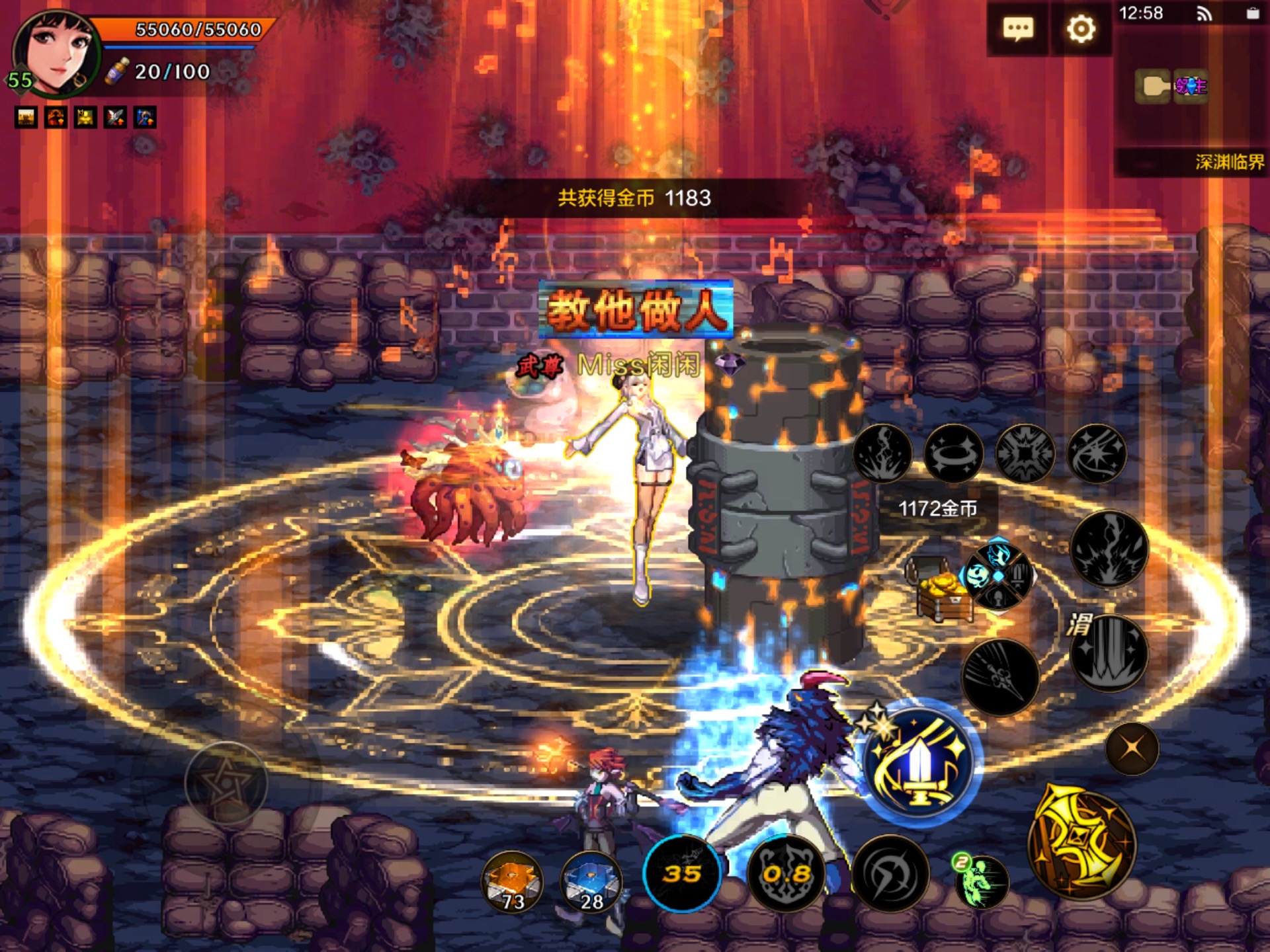Use the diagonal spear thrust skill

coord(999,676)
